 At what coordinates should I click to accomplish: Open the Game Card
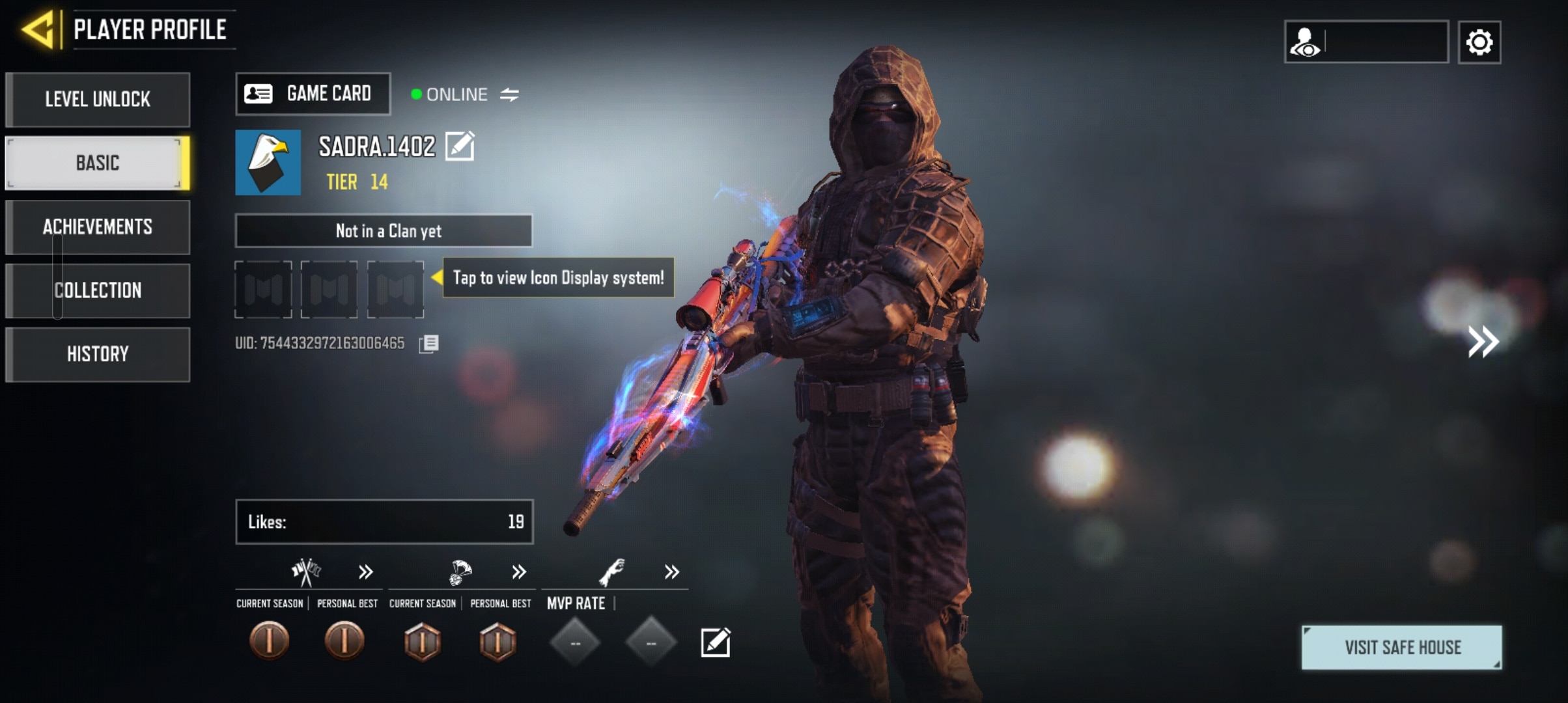pos(313,94)
